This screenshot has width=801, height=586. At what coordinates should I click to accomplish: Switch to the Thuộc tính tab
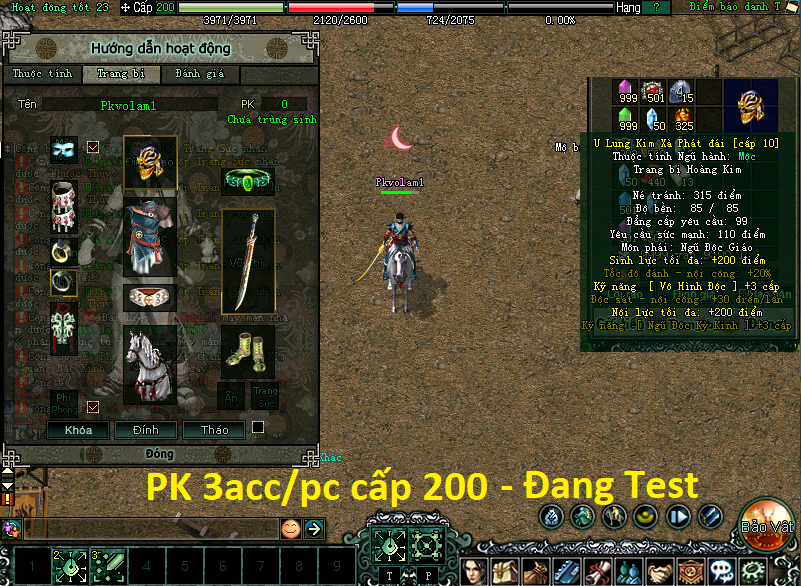[40, 74]
